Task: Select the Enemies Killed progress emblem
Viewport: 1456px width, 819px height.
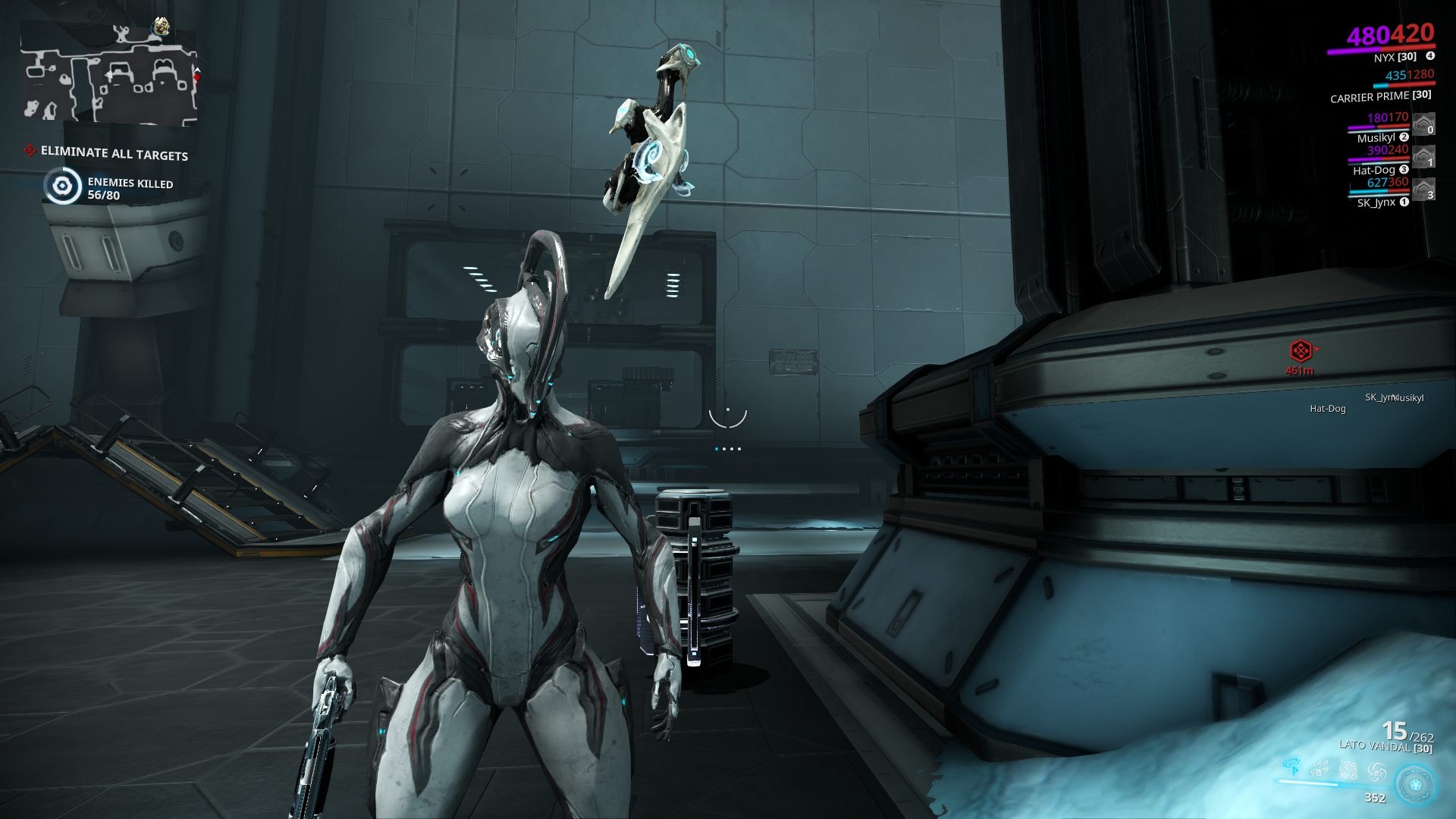Action: coord(62,184)
